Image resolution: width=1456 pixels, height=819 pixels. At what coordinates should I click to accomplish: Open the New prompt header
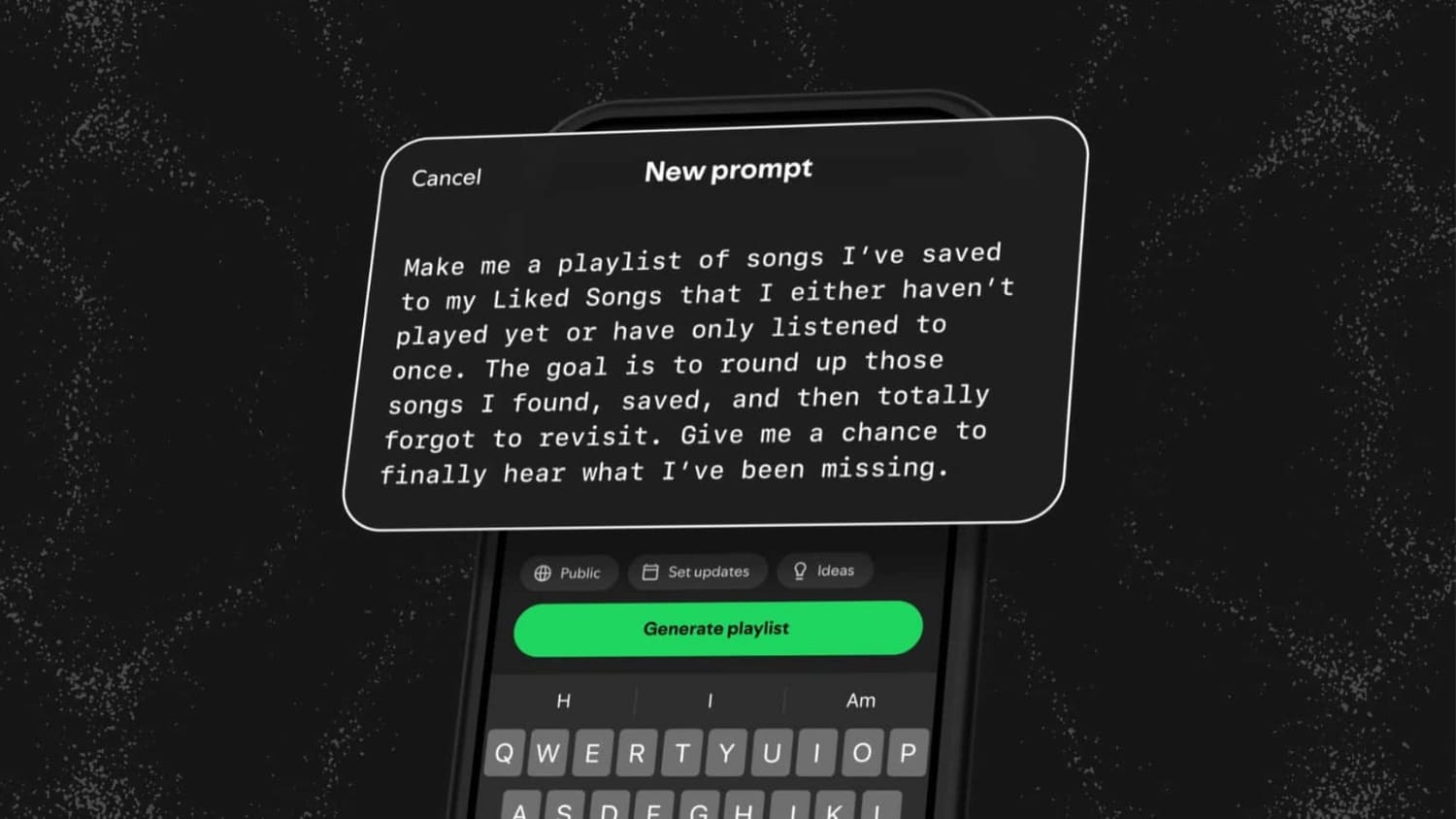pos(728,171)
